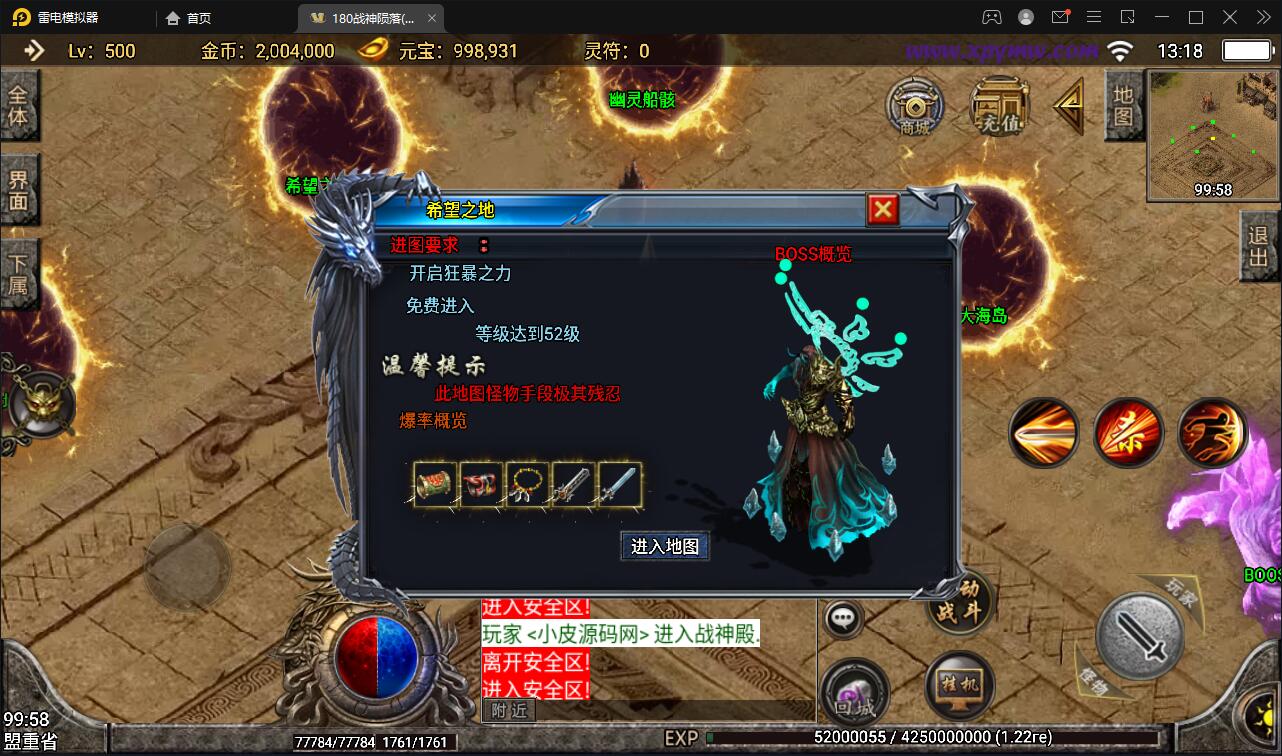Collapse the HUD with the gold arrow toggle
This screenshot has height=756, width=1282.
pos(1068,105)
